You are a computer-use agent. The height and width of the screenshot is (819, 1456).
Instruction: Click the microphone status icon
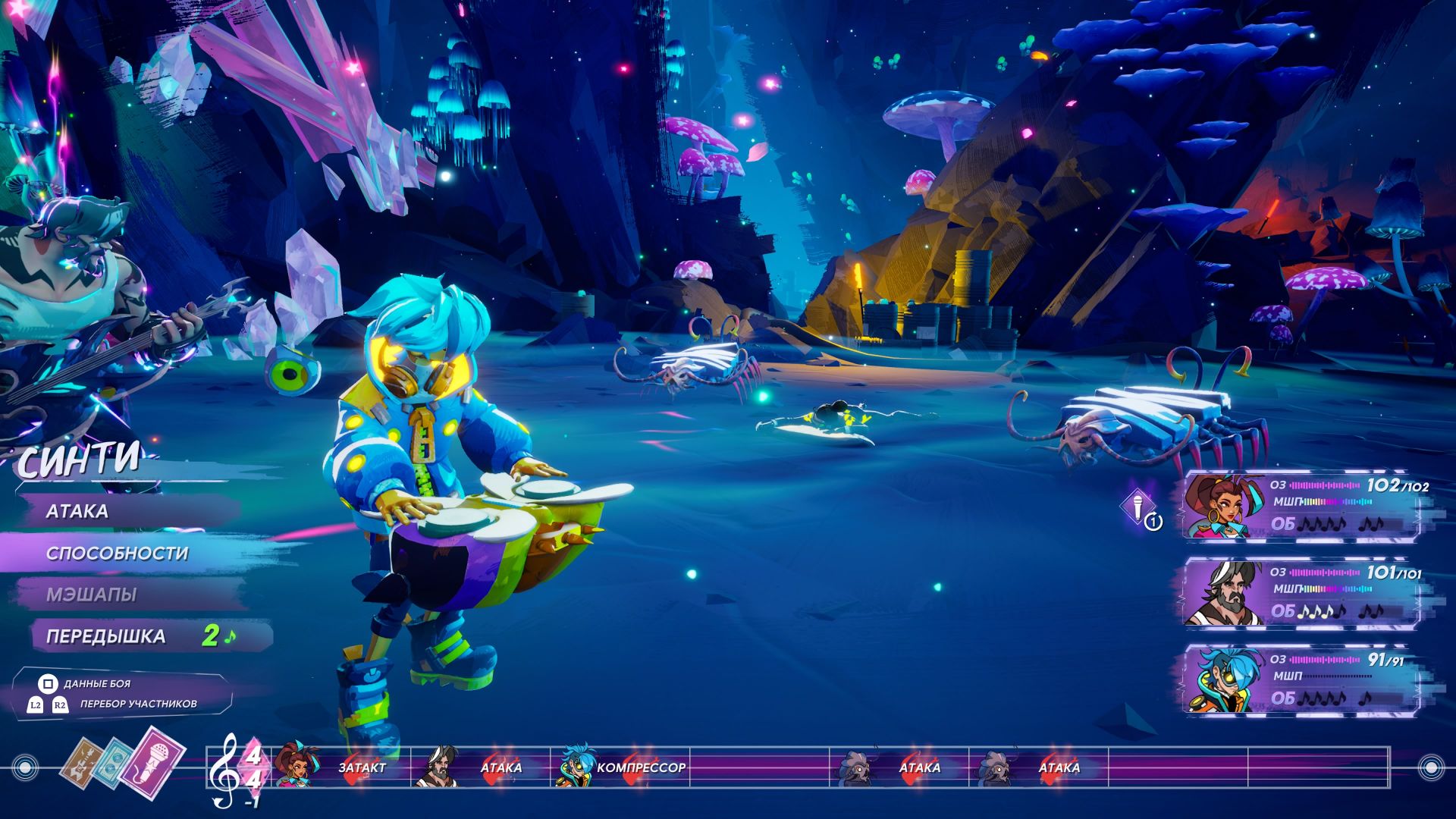(x=1139, y=507)
